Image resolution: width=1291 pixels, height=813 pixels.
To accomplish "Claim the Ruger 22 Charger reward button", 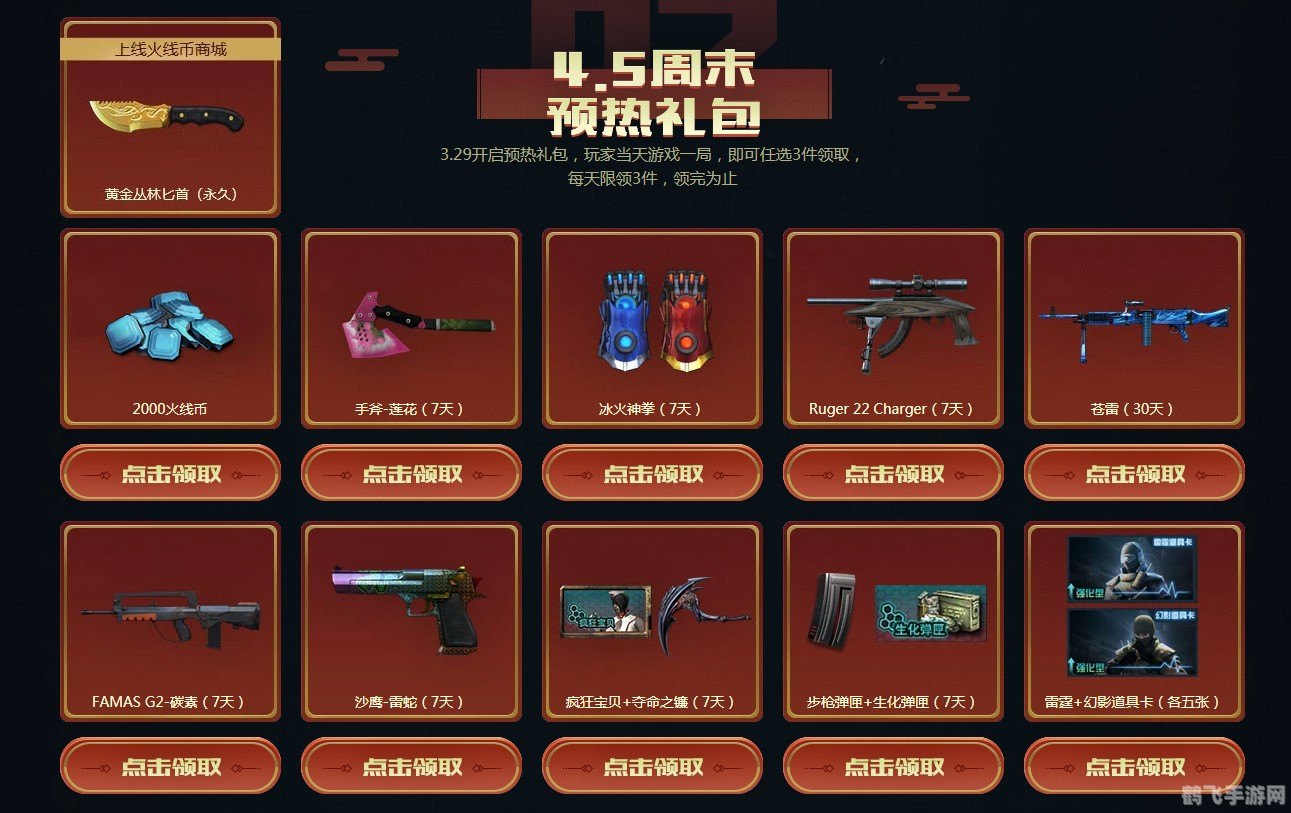I will (893, 473).
